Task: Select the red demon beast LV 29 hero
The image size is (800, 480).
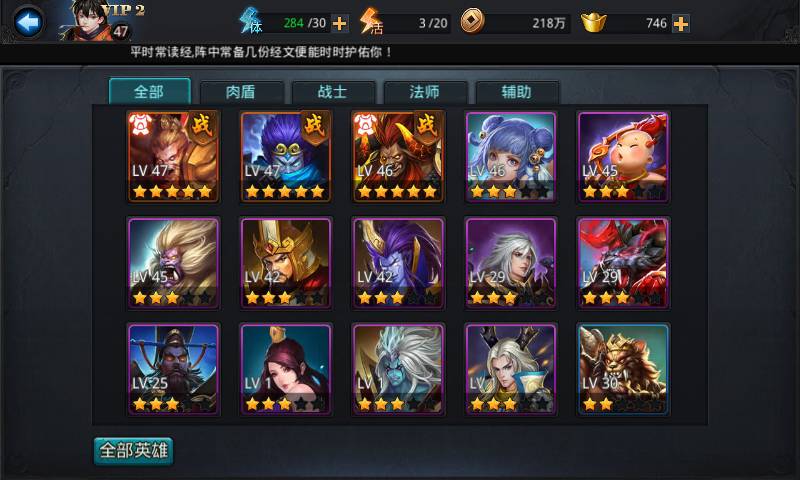Action: [624, 263]
